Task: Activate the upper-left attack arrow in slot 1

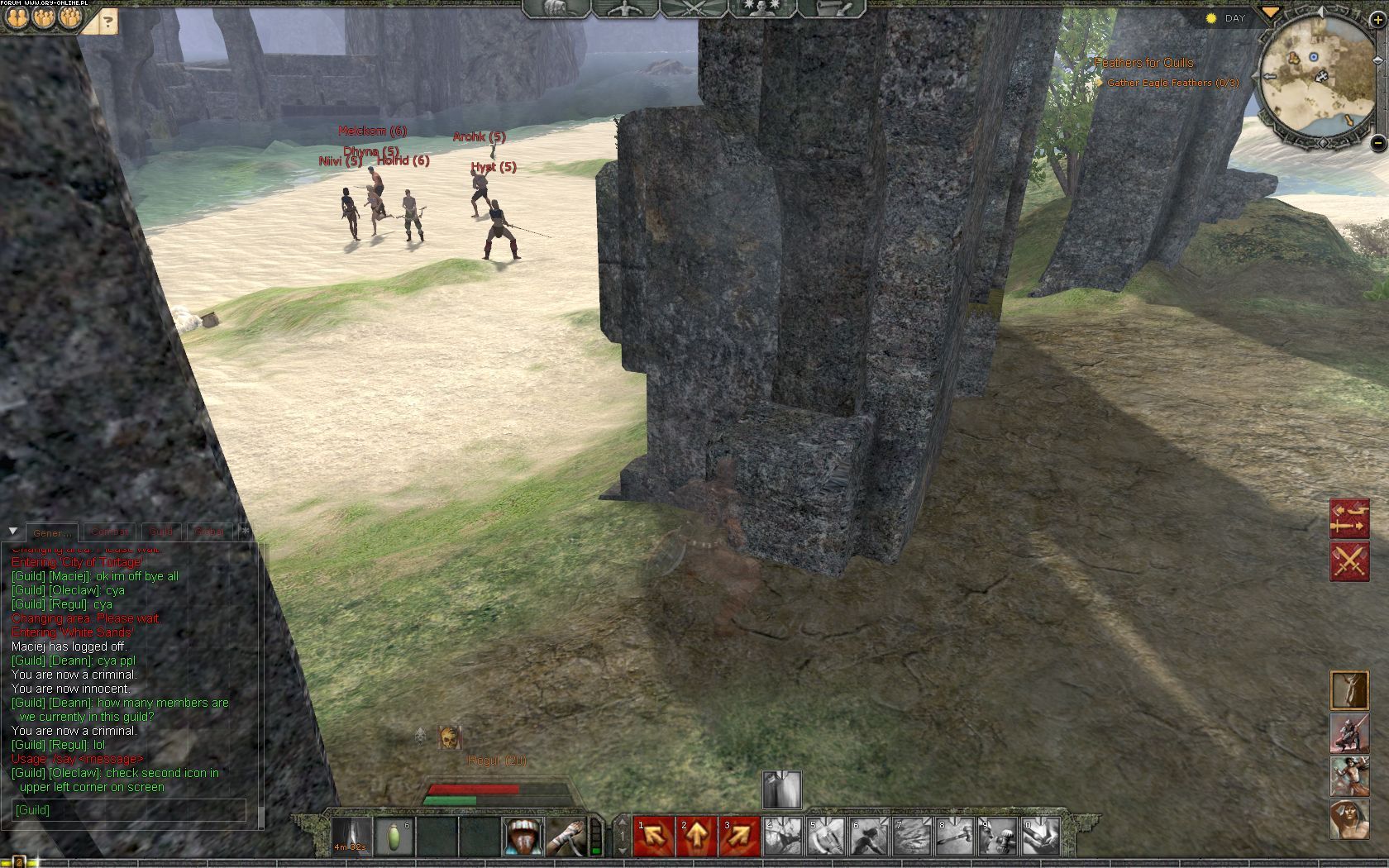Action: click(x=654, y=836)
